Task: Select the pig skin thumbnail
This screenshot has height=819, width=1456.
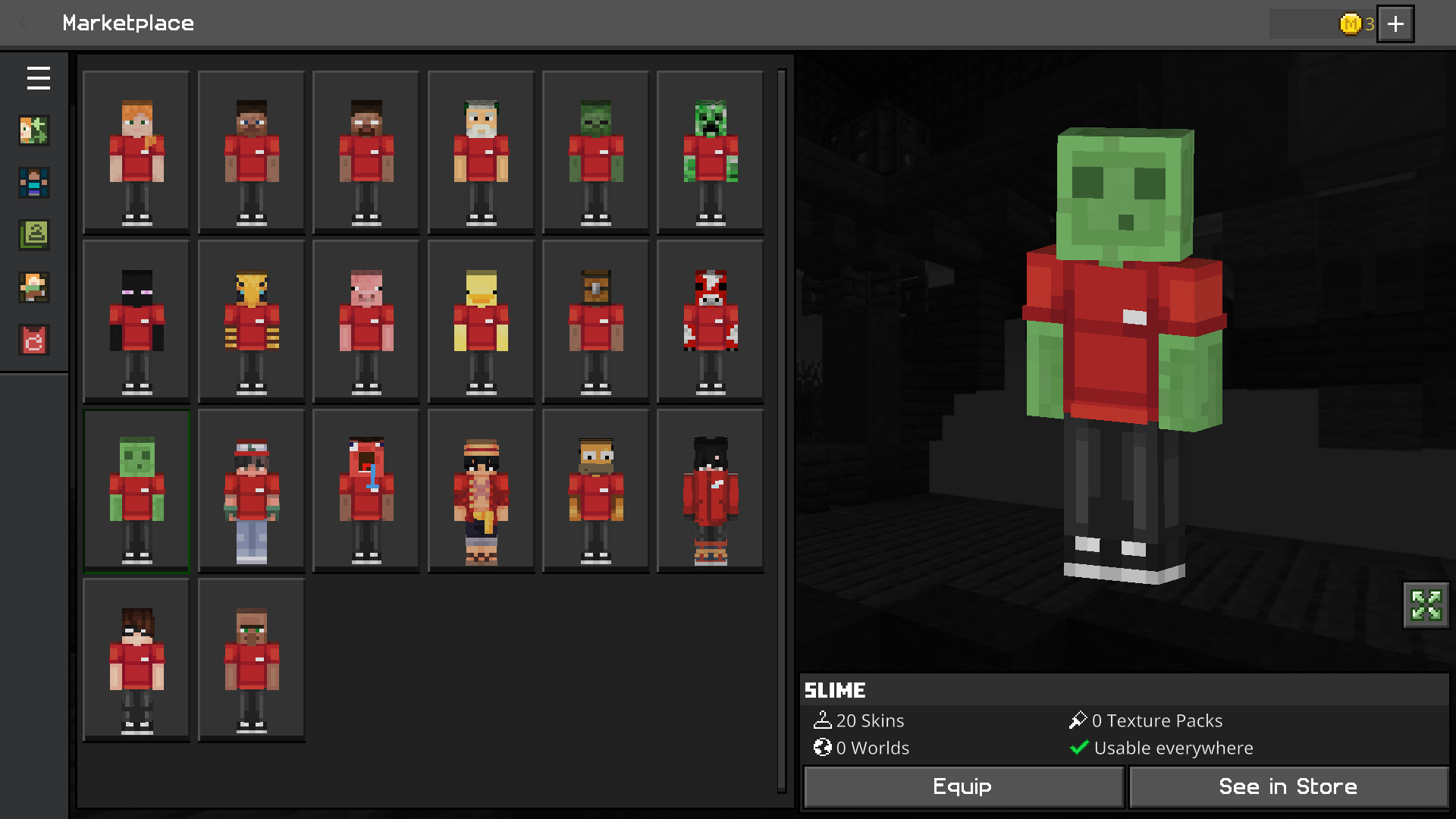Action: click(366, 321)
